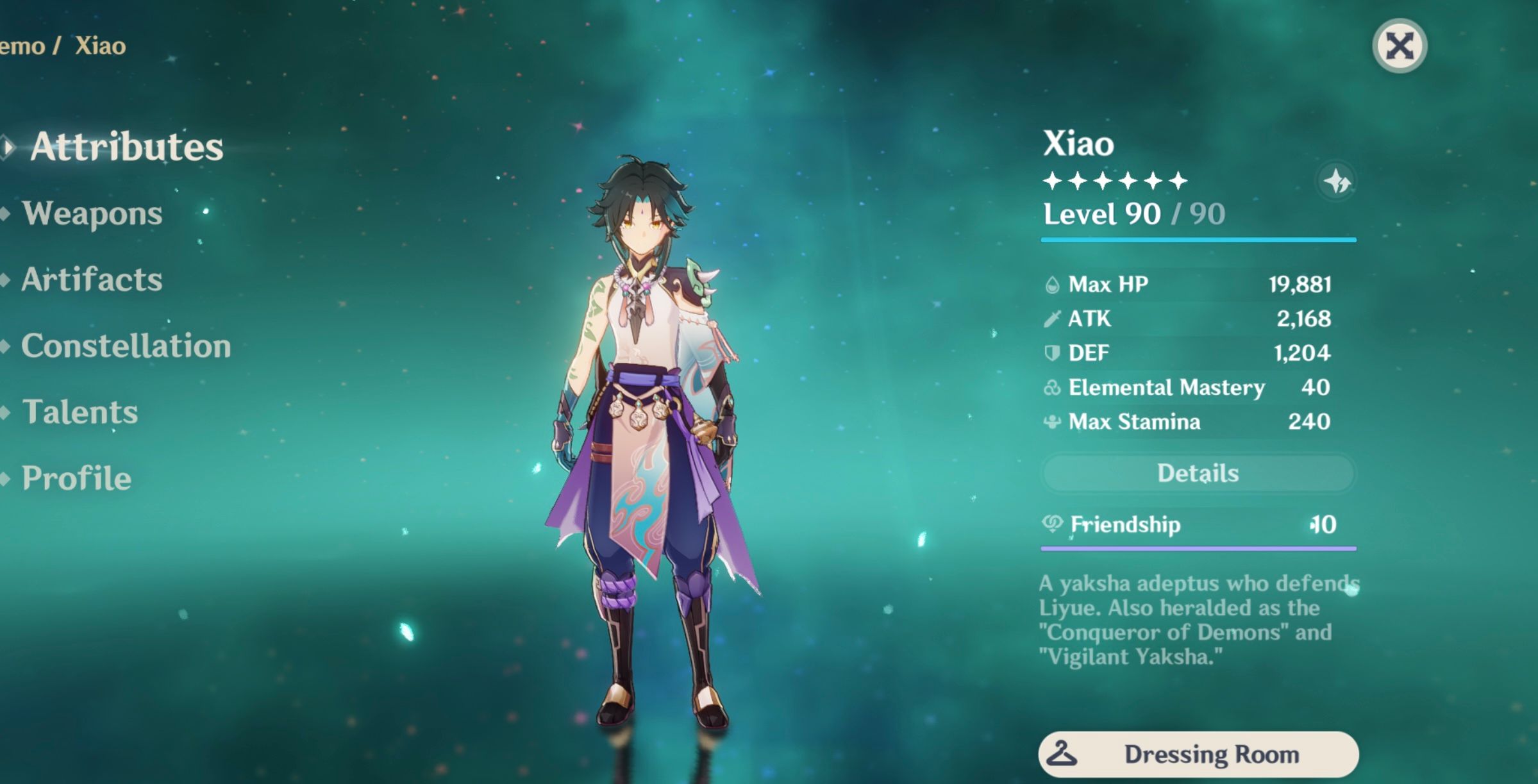Open Xiao's Details panel
The height and width of the screenshot is (784, 1538).
coord(1198,472)
